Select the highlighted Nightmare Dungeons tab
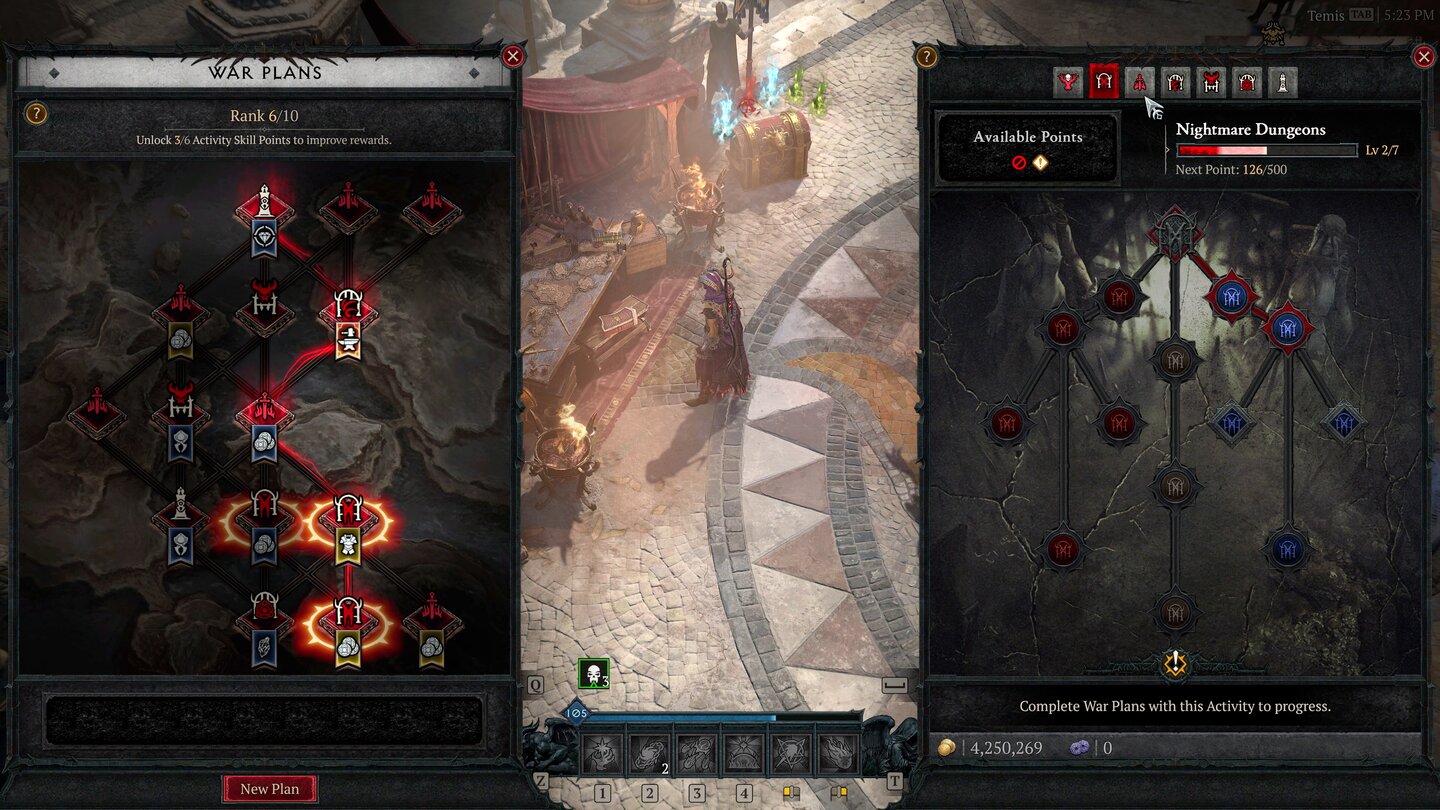This screenshot has height=810, width=1440. click(1104, 82)
